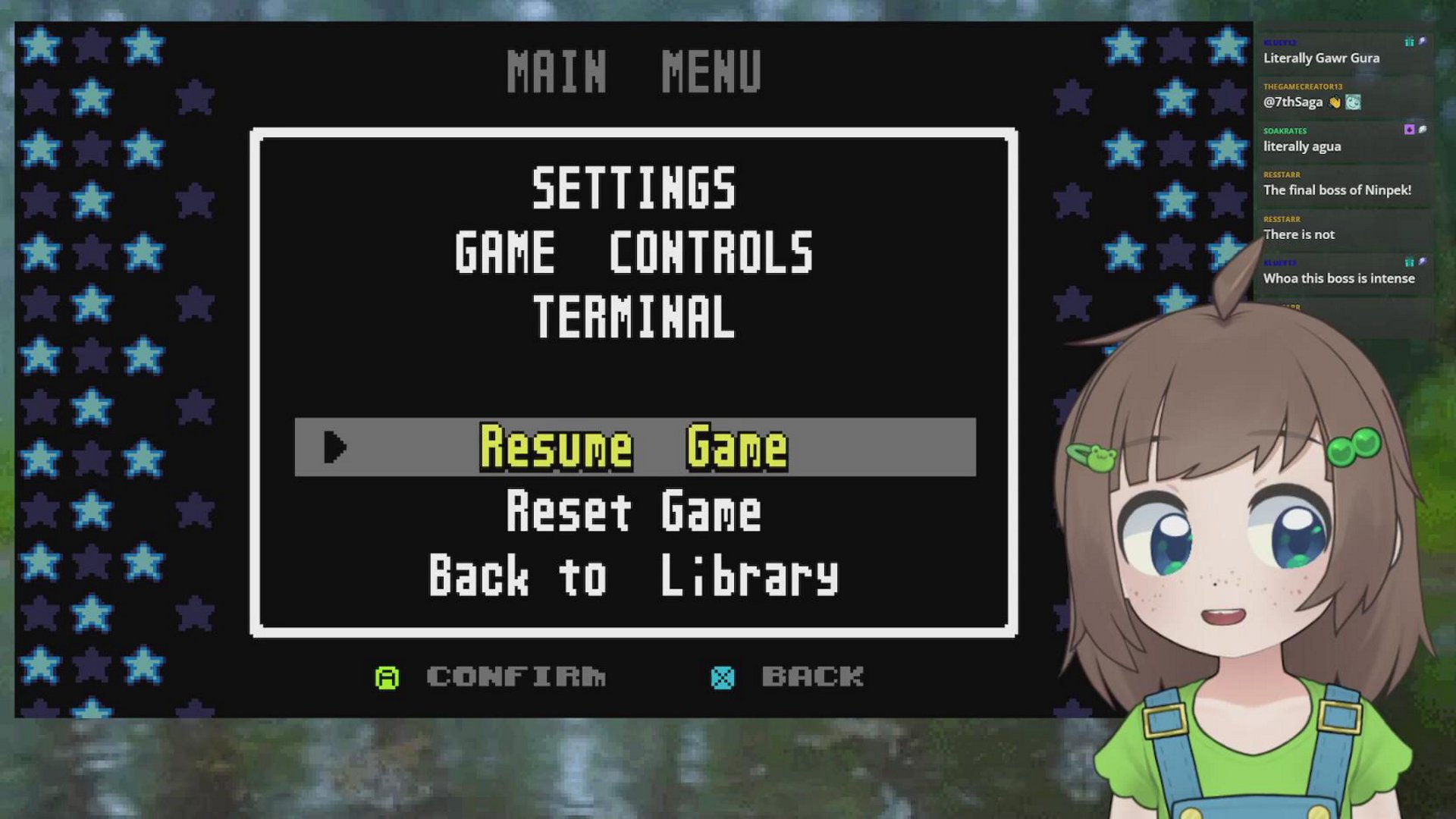Screen dimensions: 1456x819
Task: Click the "Whoa this boss is intense" chat message
Action: point(1338,278)
